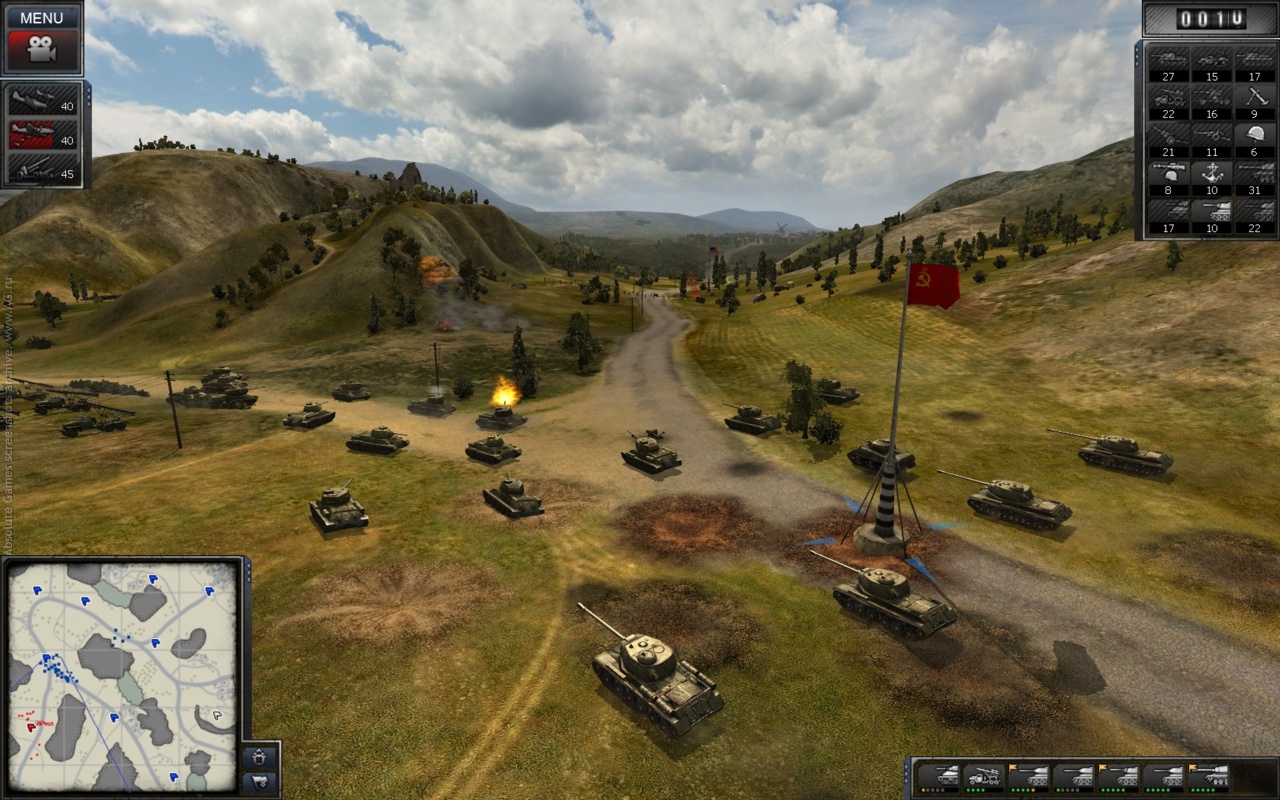Select the mortar unit costing 9
The width and height of the screenshot is (1280, 800).
[x=1254, y=100]
